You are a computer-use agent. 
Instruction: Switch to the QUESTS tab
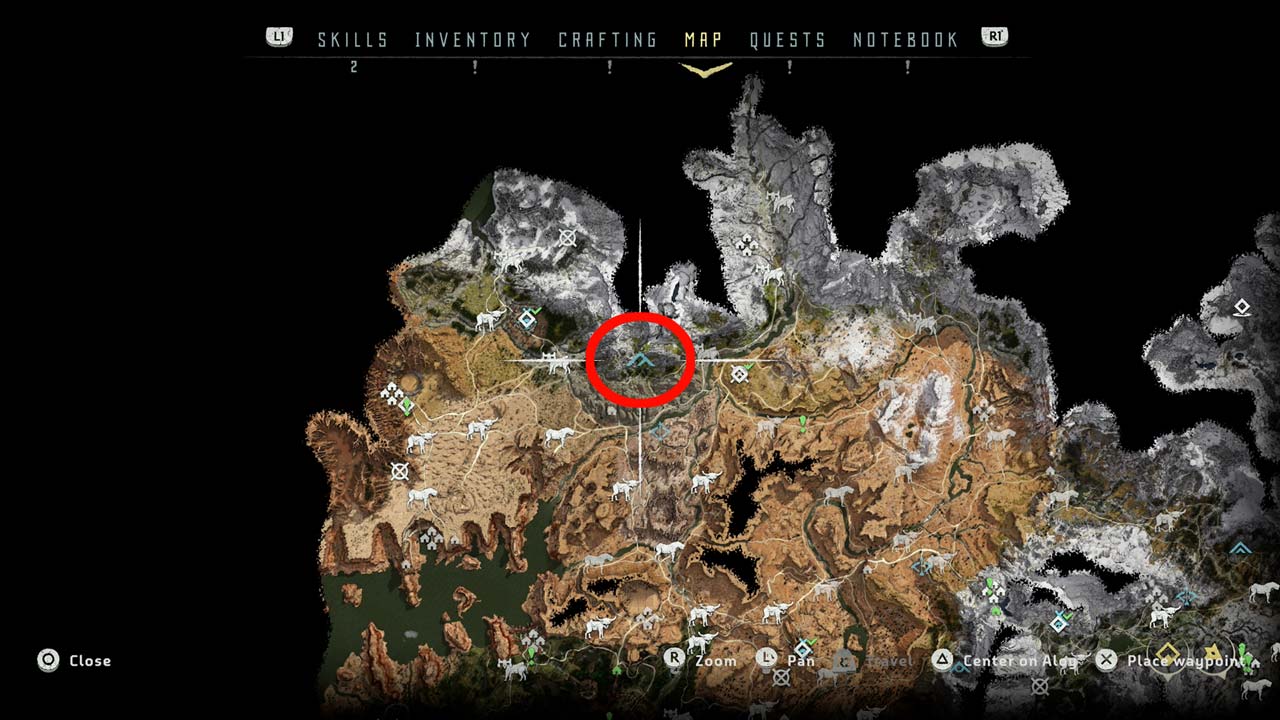pyautogui.click(x=788, y=40)
